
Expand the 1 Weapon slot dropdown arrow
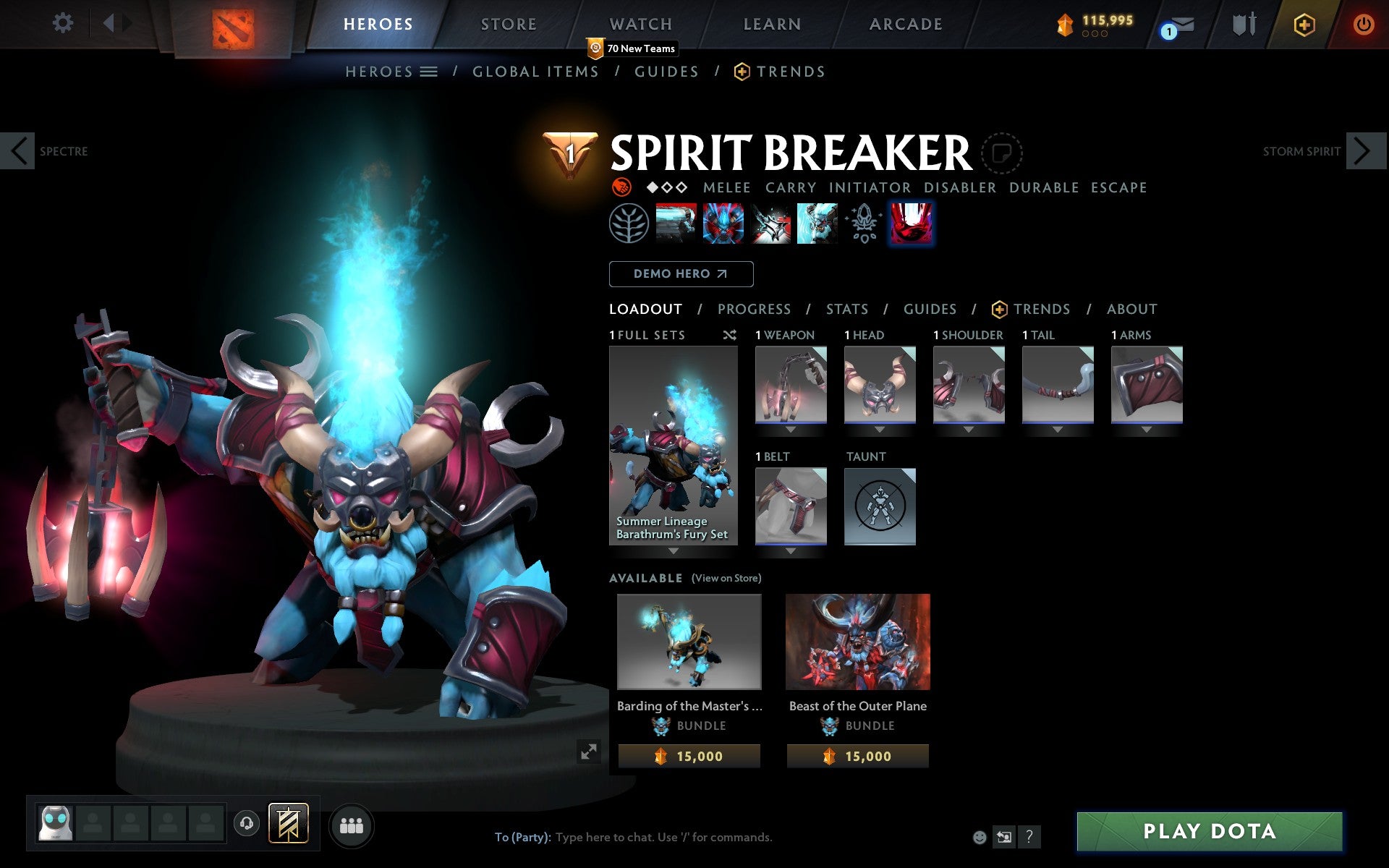coord(790,428)
